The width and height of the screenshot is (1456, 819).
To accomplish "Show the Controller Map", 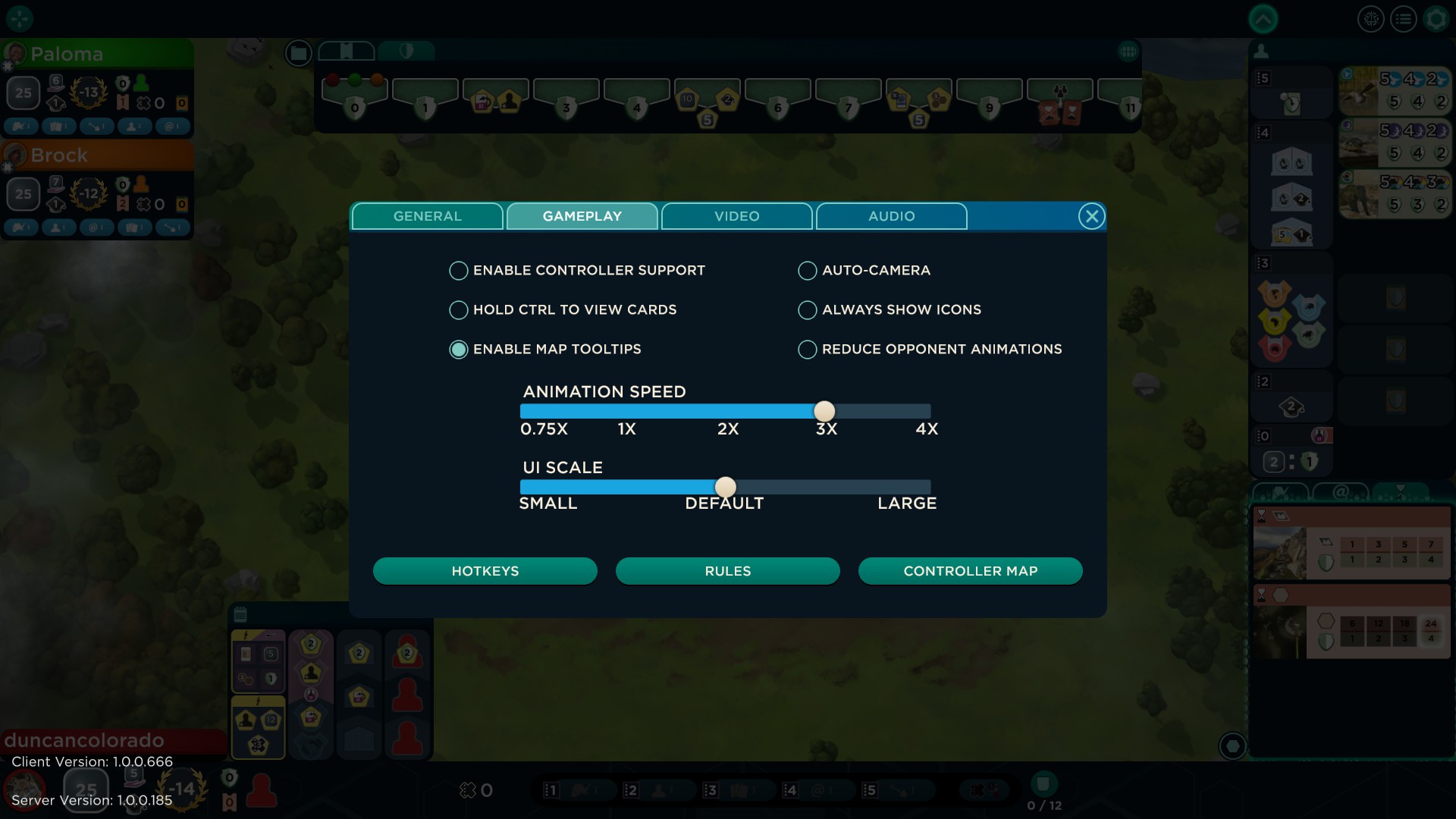I will pyautogui.click(x=970, y=571).
